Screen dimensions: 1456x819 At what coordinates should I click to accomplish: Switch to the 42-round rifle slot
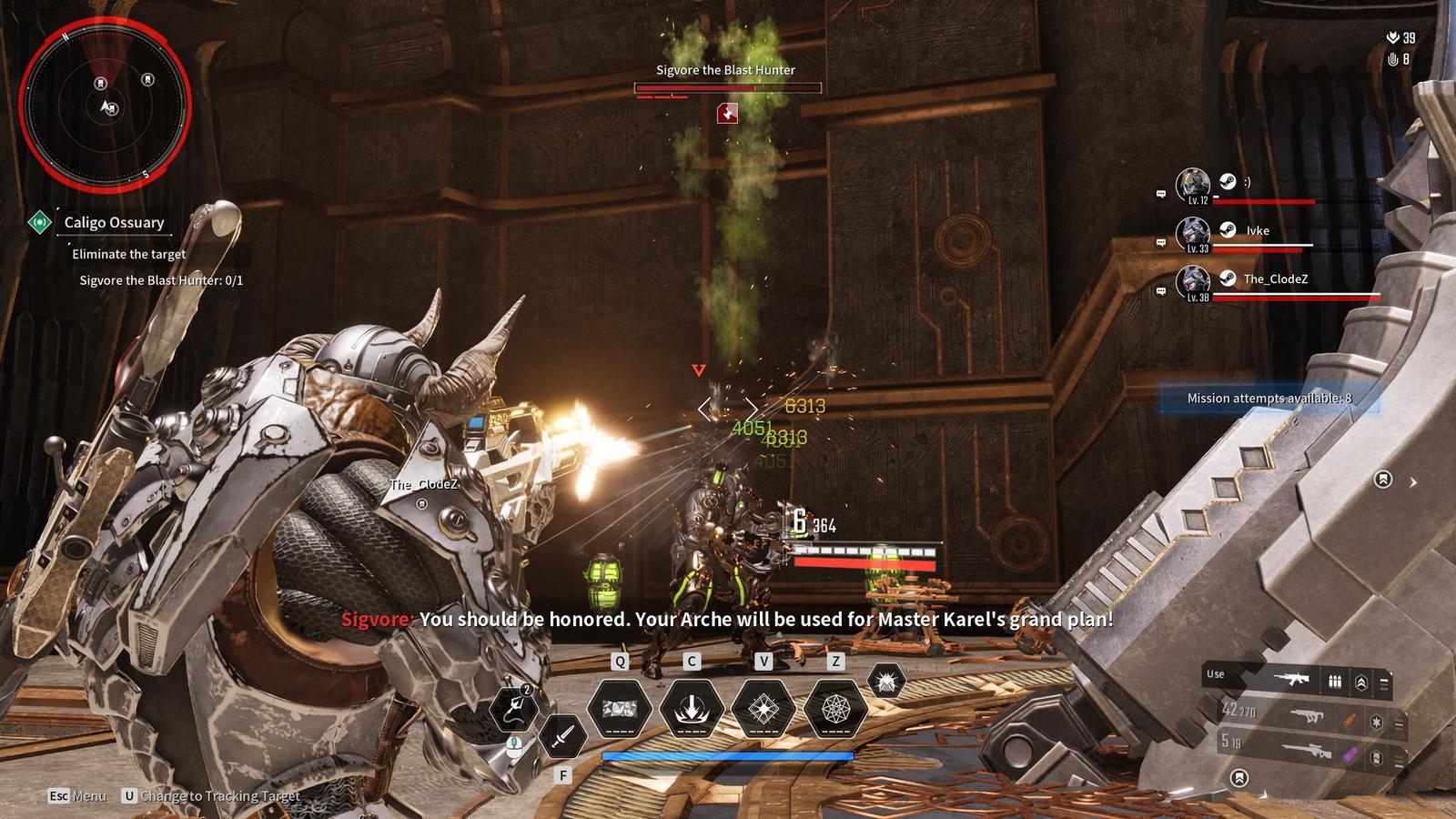(x=1309, y=715)
